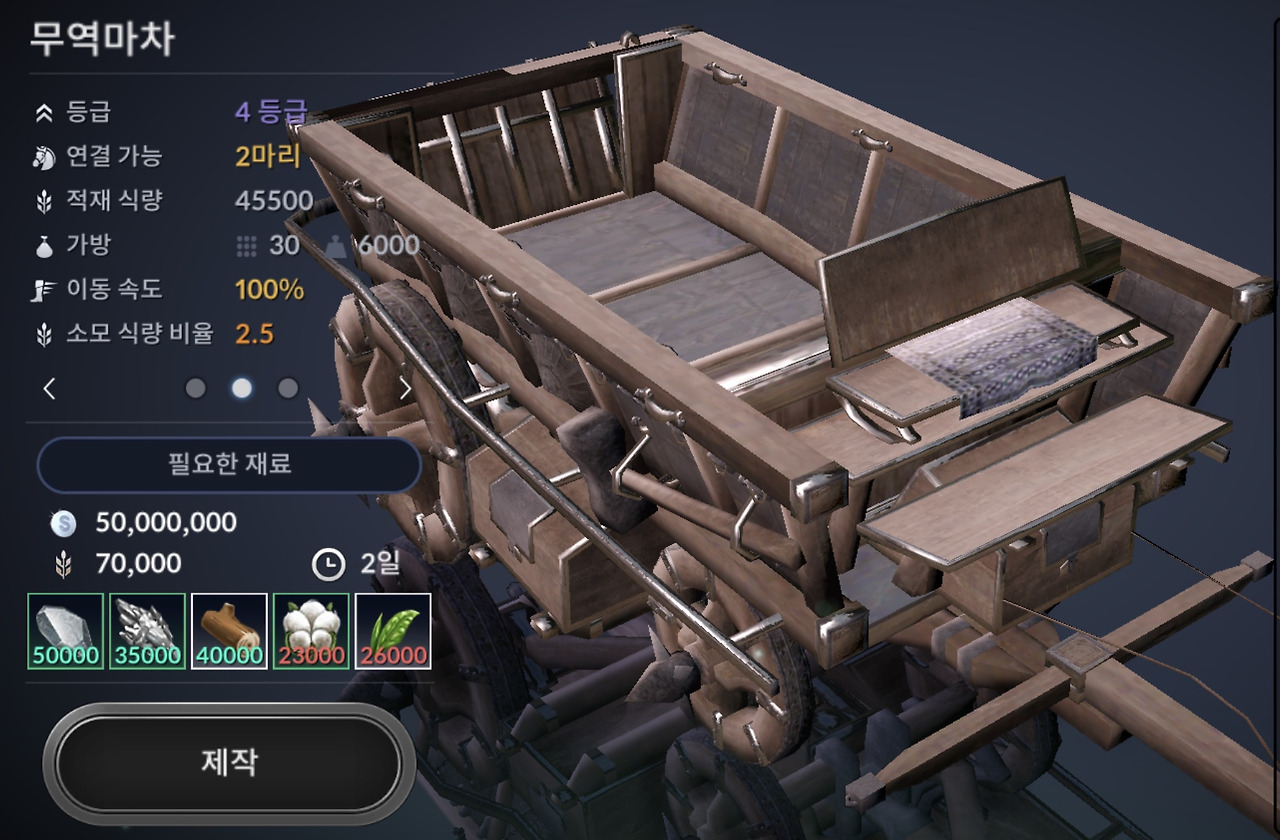Select the green leaf material slot showing 26000
This screenshot has width=1280, height=840.
tap(393, 631)
